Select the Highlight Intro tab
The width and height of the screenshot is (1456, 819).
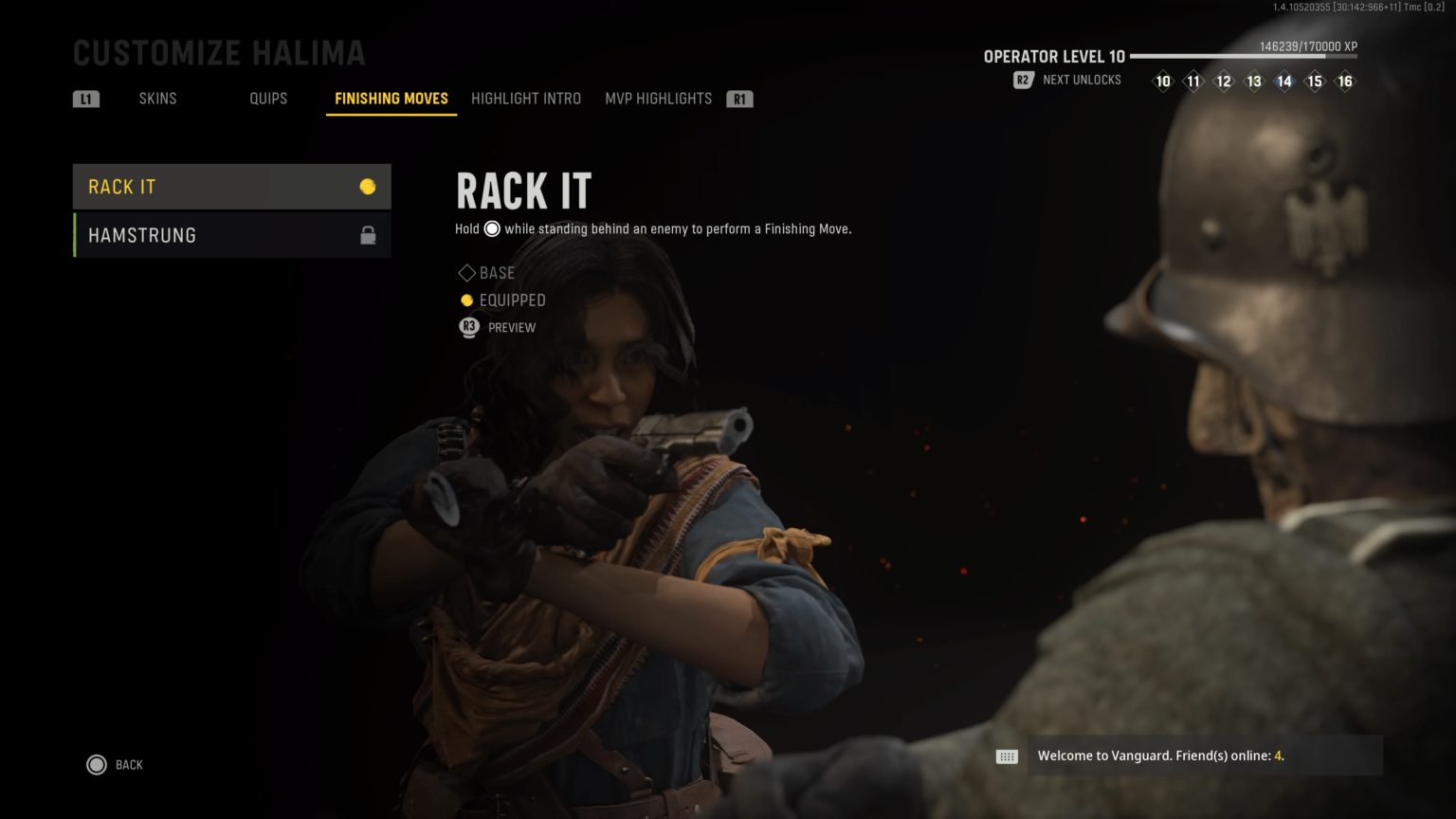tap(526, 98)
